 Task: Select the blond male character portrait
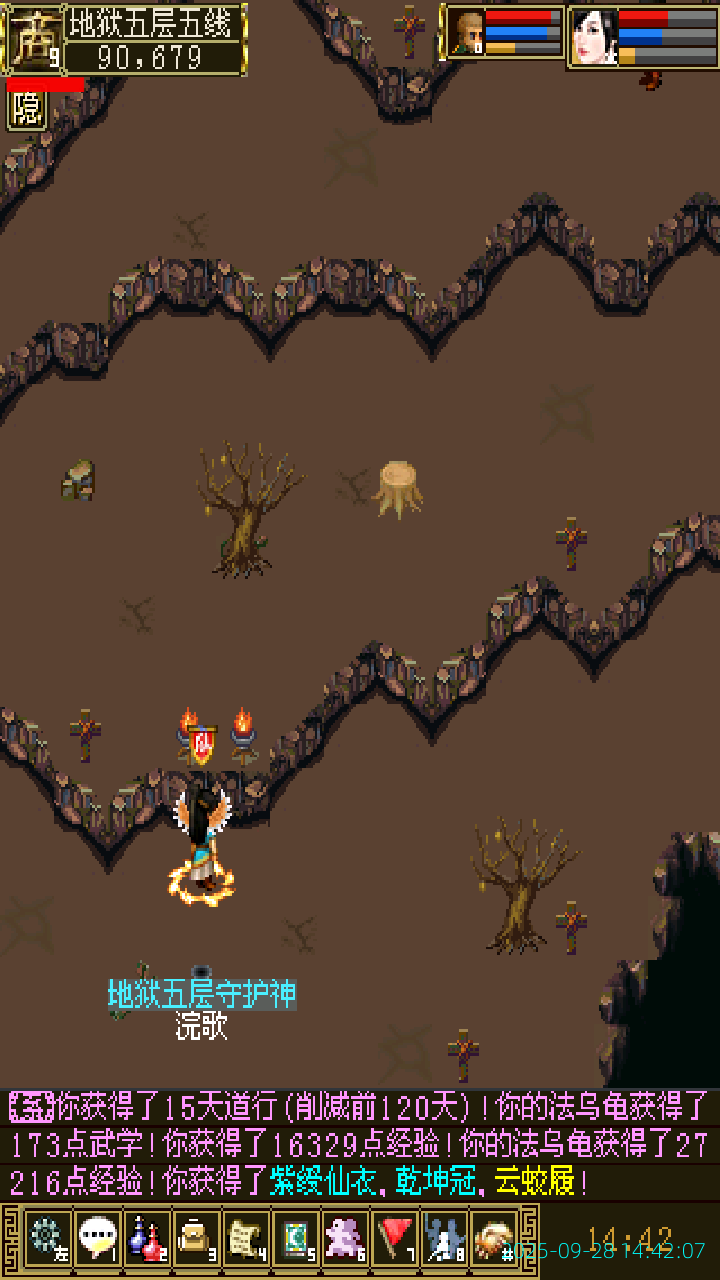pyautogui.click(x=467, y=33)
